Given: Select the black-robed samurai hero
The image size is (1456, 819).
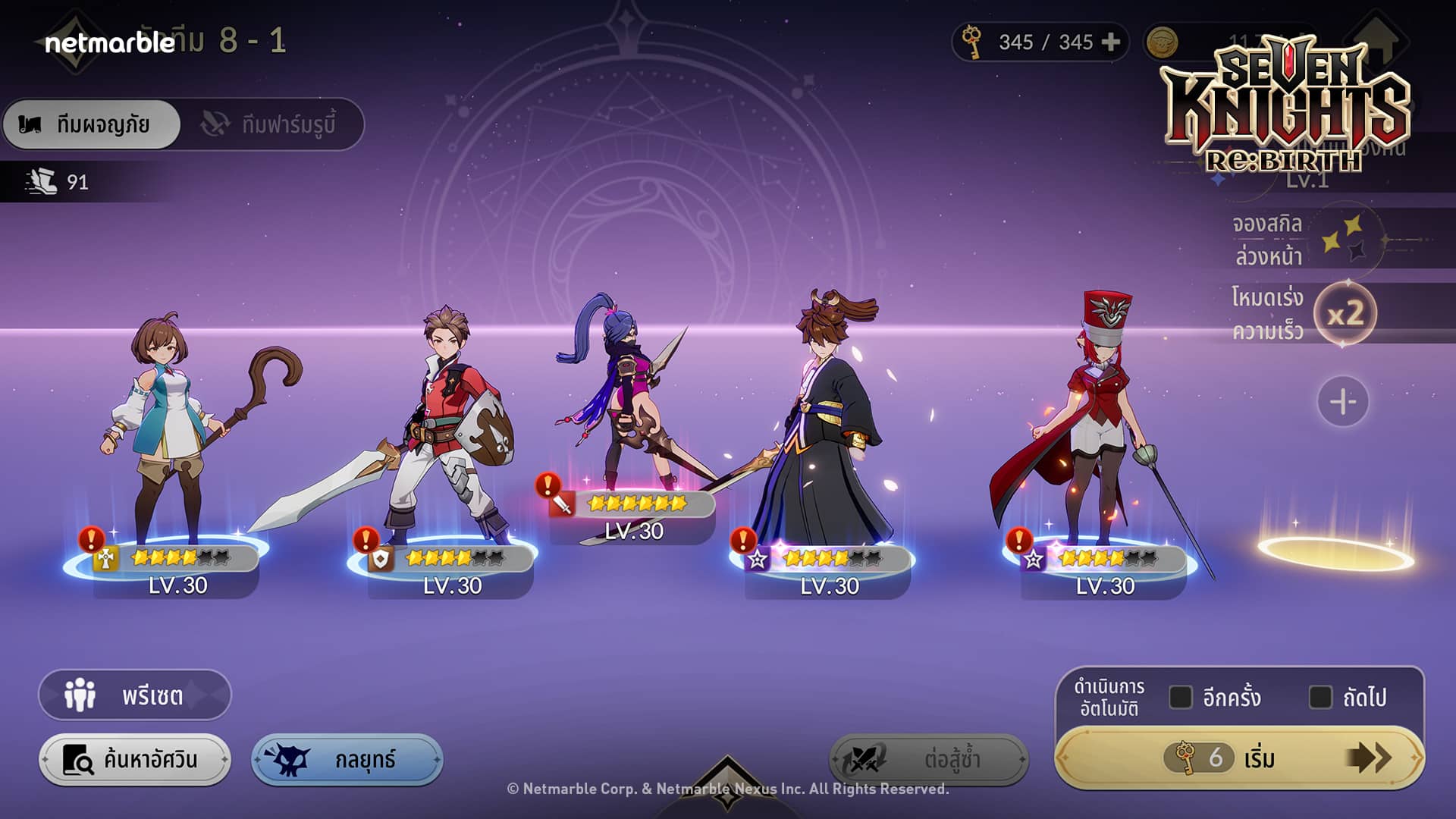Looking at the screenshot, I should [827, 432].
